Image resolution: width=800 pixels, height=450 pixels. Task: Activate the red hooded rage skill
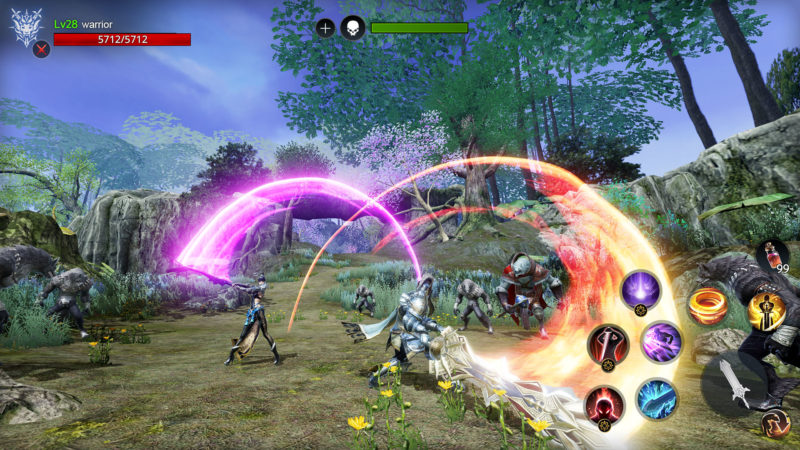606,405
